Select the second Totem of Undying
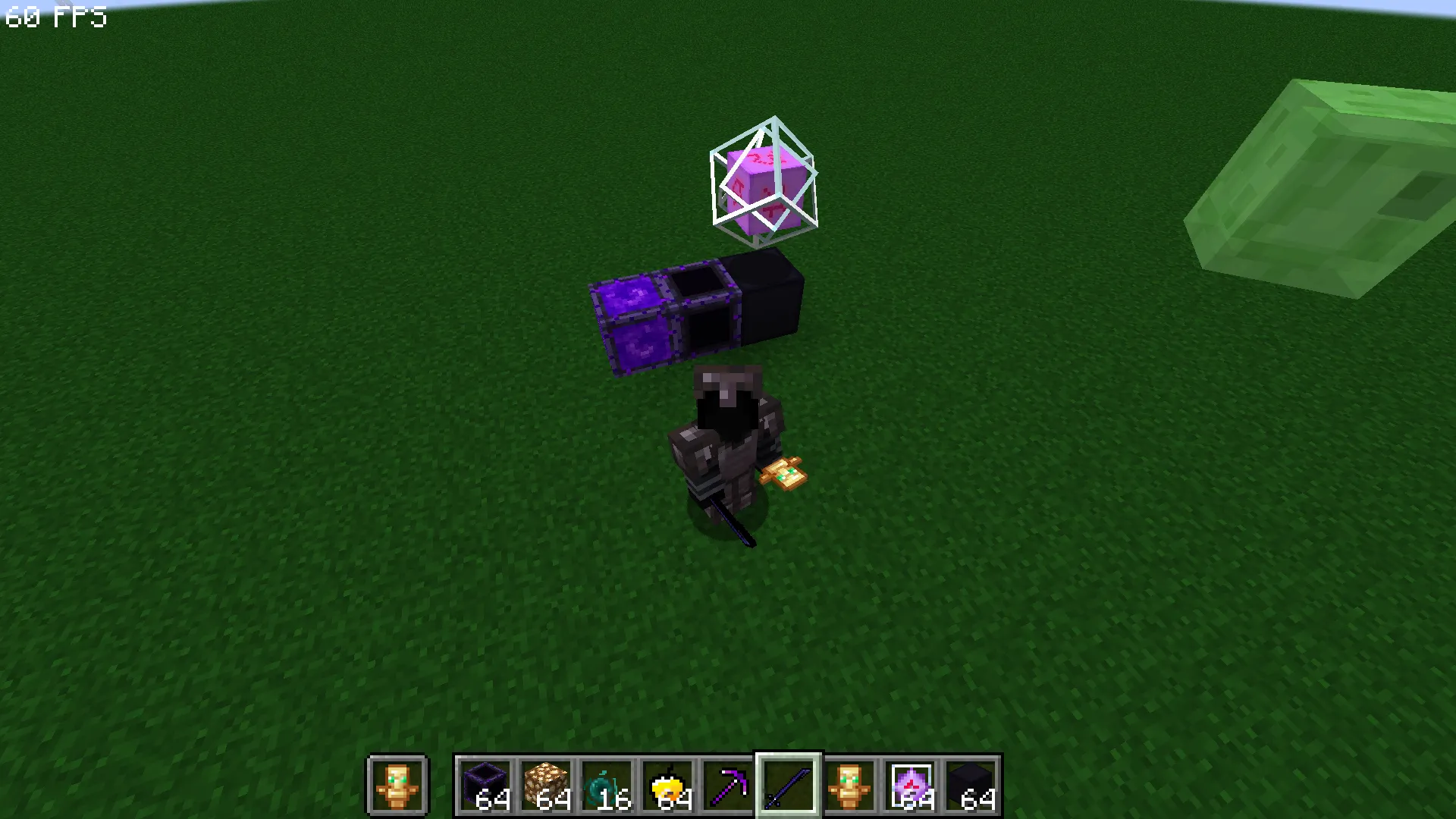The image size is (1456, 819). [x=850, y=786]
